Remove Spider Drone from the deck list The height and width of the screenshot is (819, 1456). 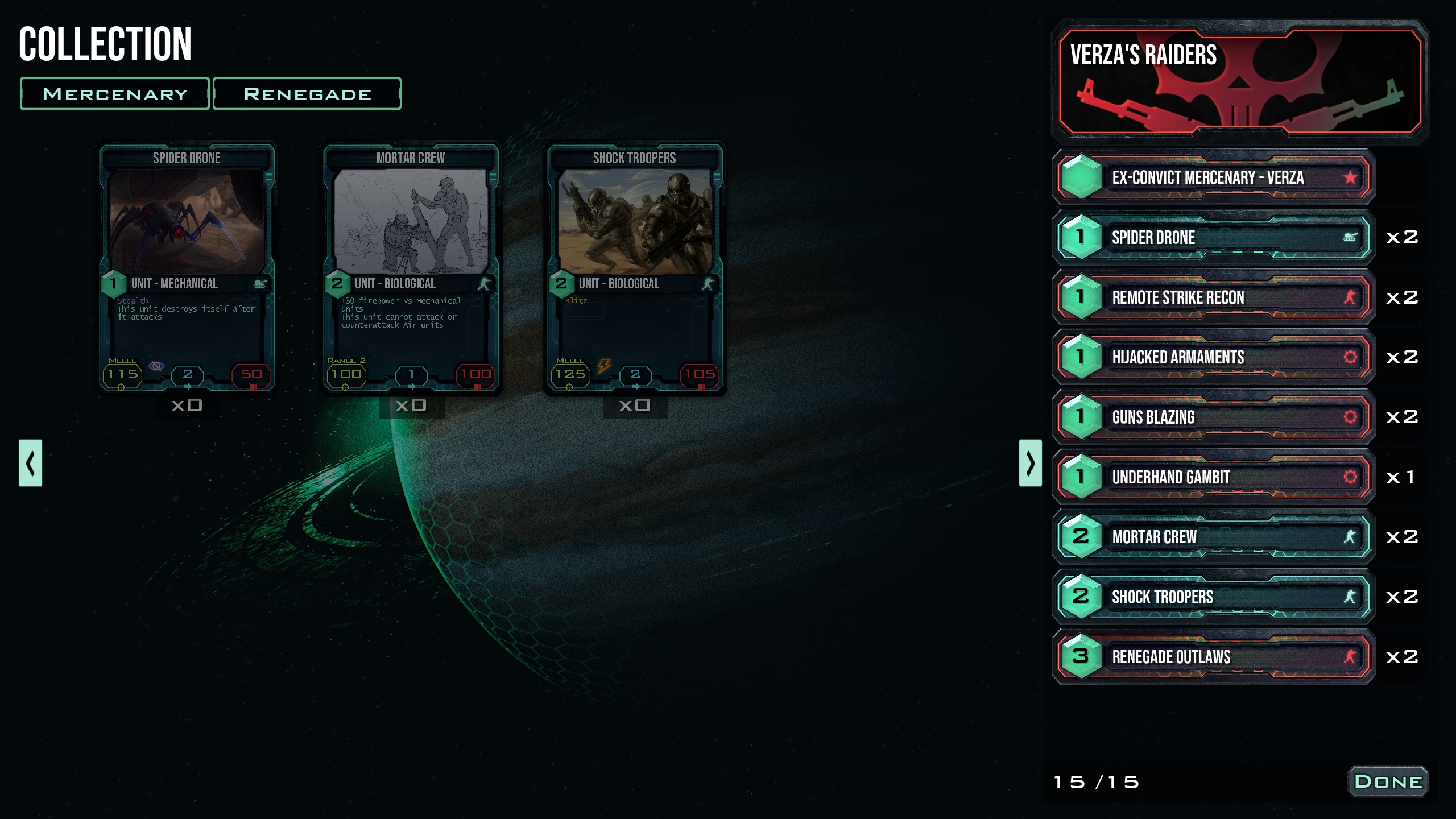1214,238
